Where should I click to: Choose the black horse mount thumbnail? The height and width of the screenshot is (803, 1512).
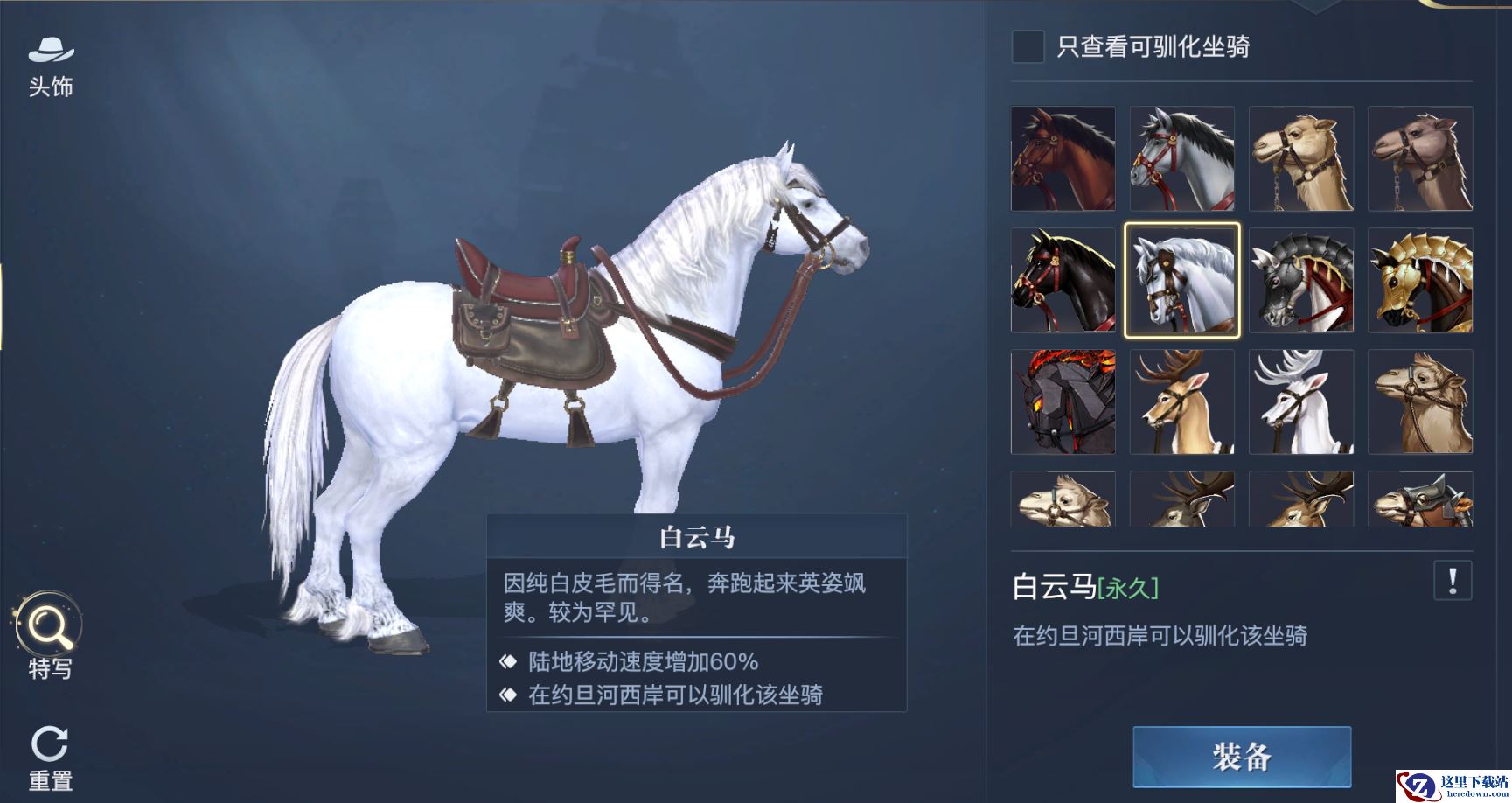point(1063,280)
